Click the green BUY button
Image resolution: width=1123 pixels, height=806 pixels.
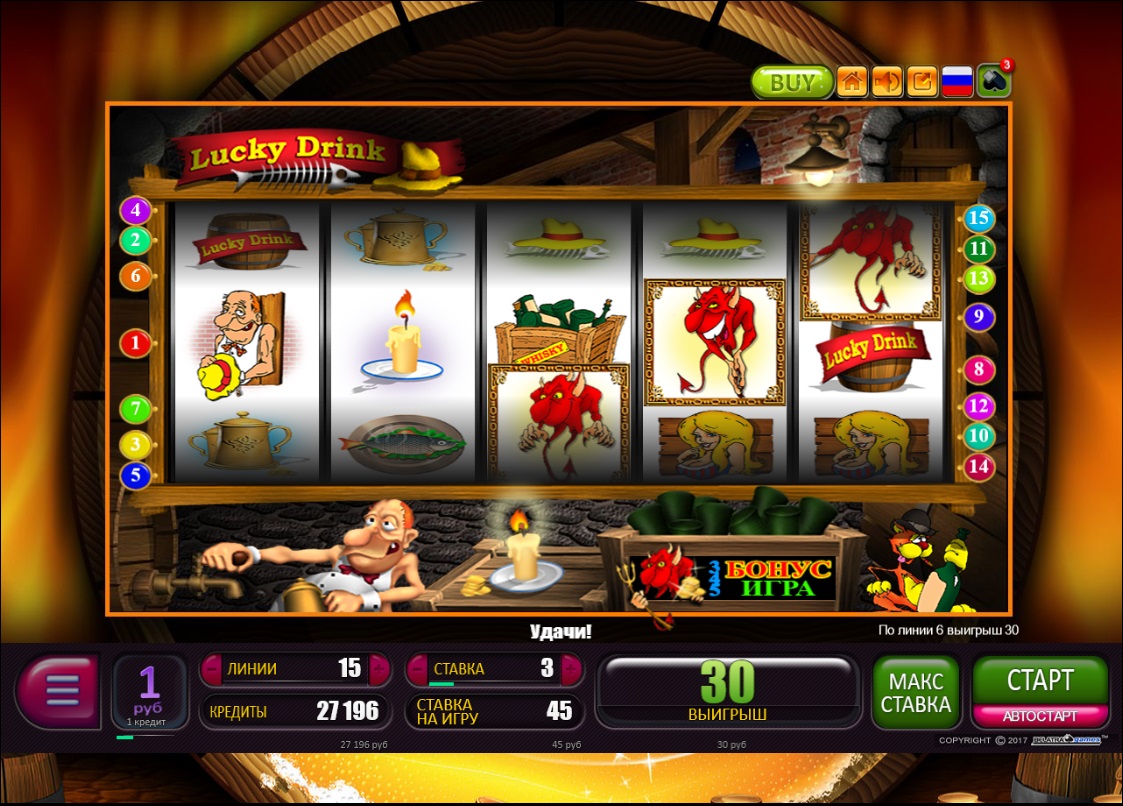coord(791,82)
